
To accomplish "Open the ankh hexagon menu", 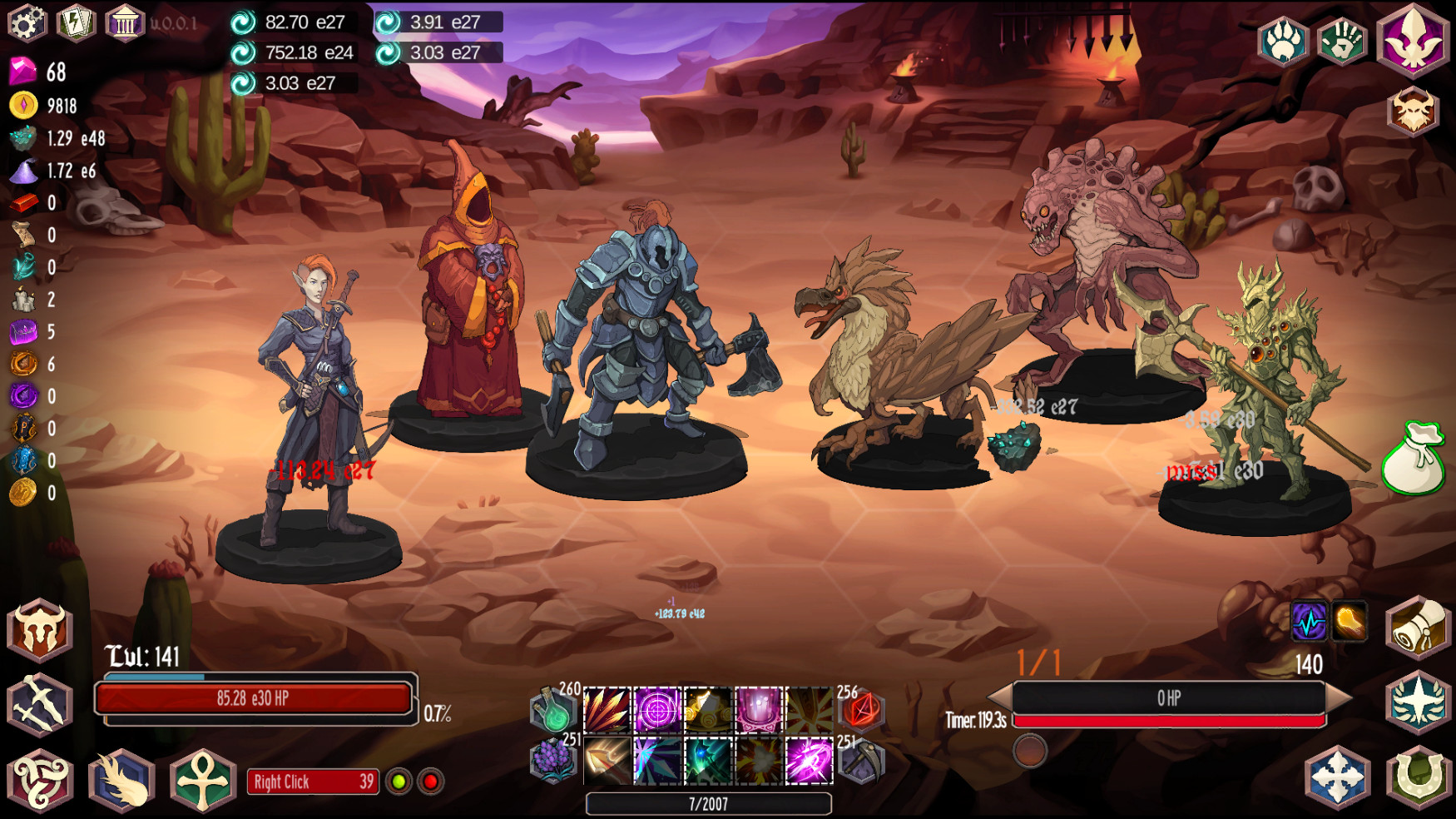I will [202, 780].
